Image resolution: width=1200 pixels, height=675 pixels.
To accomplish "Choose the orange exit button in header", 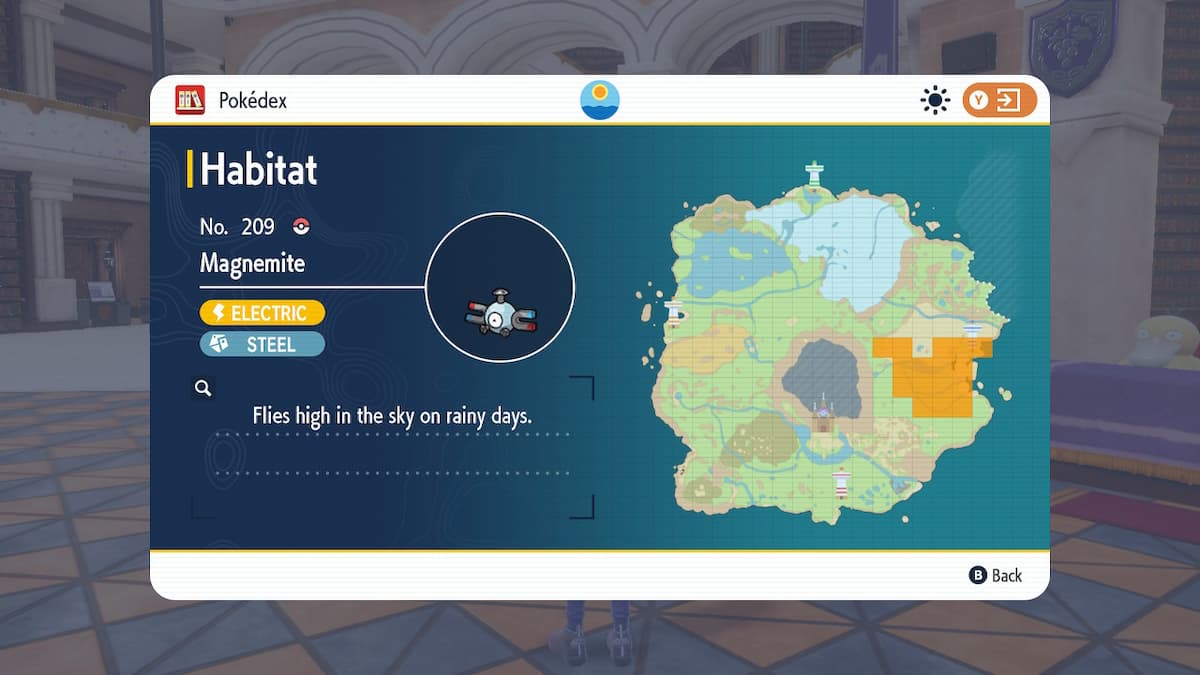I will click(999, 100).
